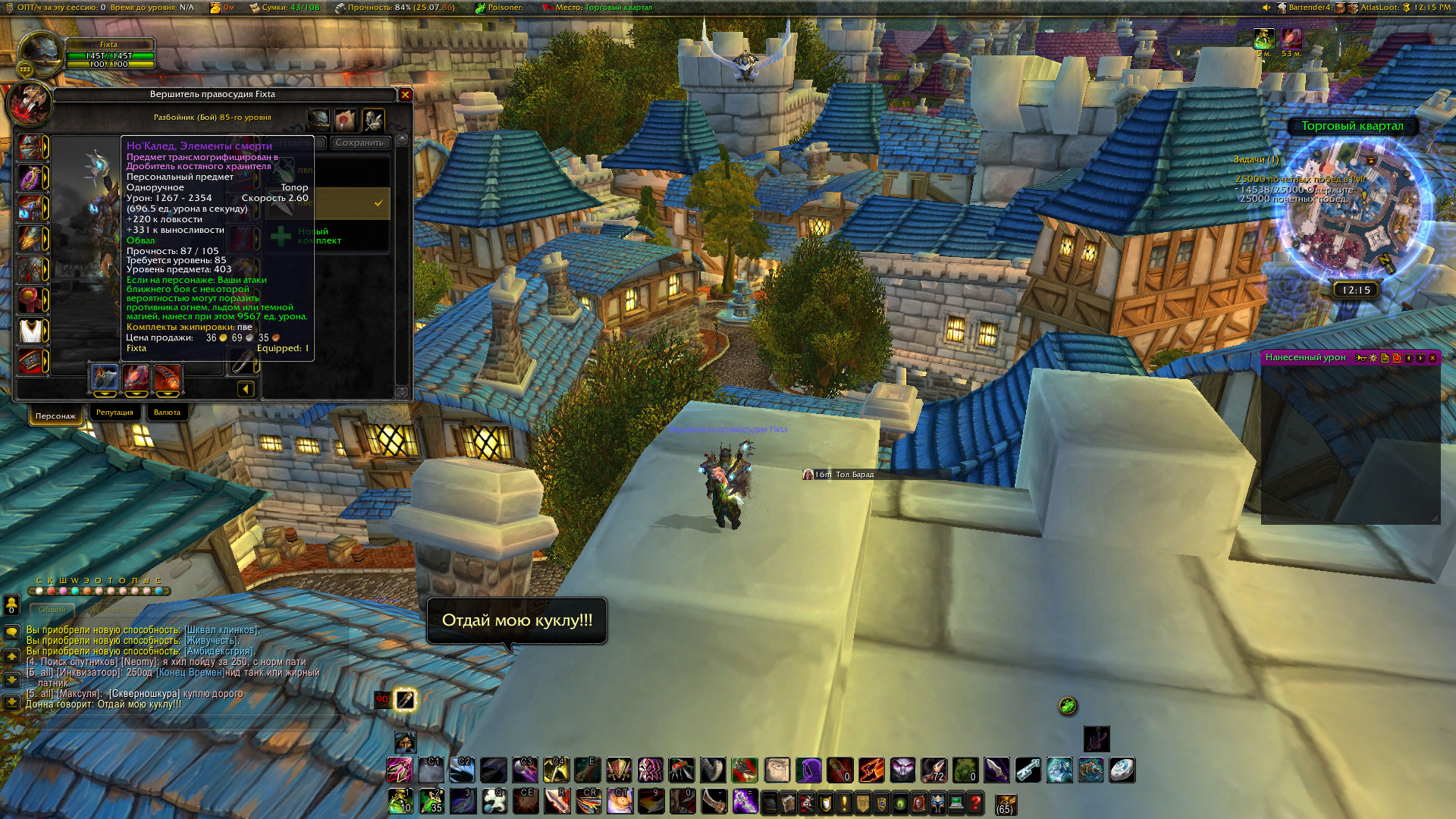
Task: Close the Нанесенный урон damage meter
Action: 1432,358
